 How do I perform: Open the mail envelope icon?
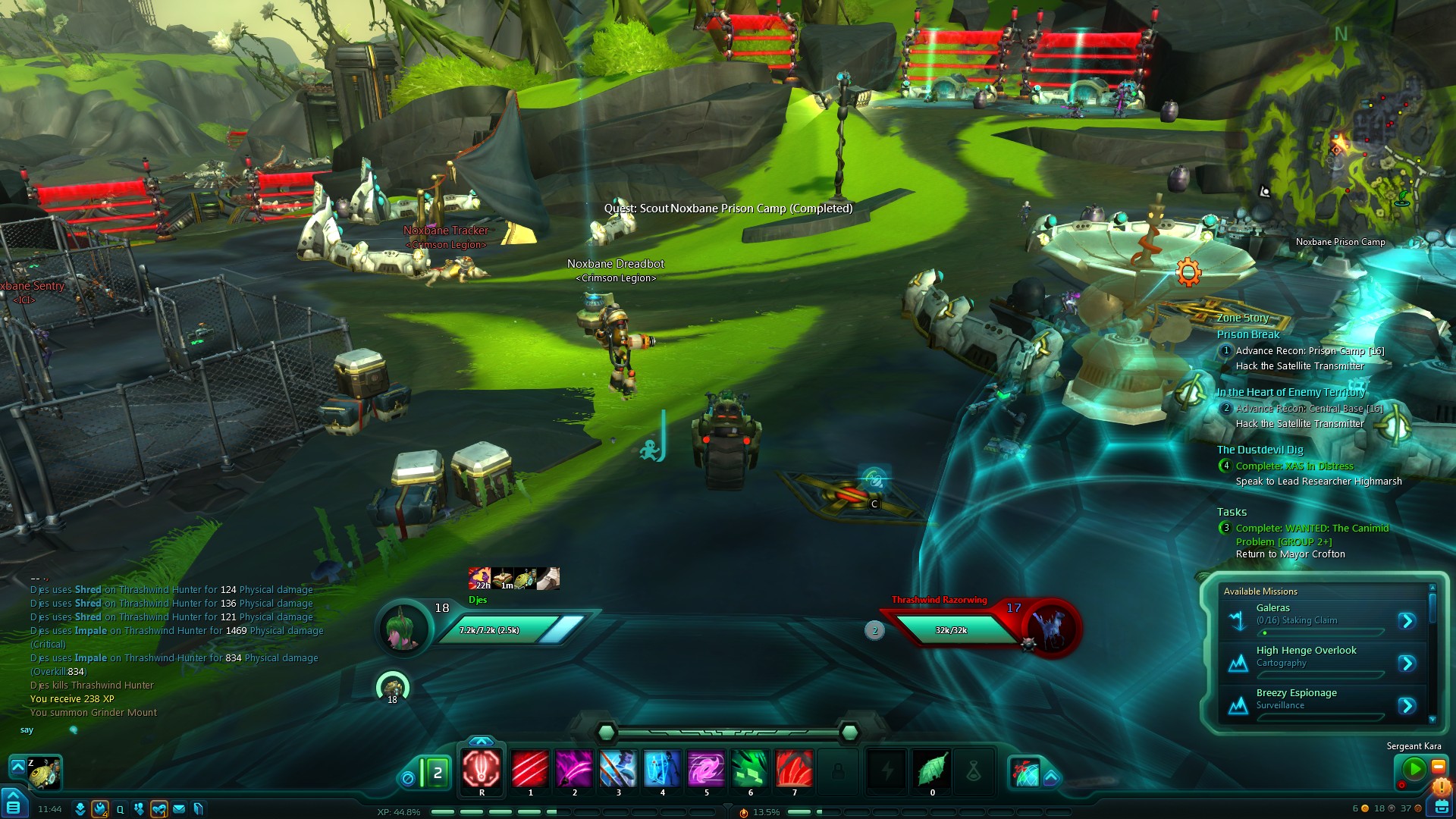pyautogui.click(x=179, y=809)
